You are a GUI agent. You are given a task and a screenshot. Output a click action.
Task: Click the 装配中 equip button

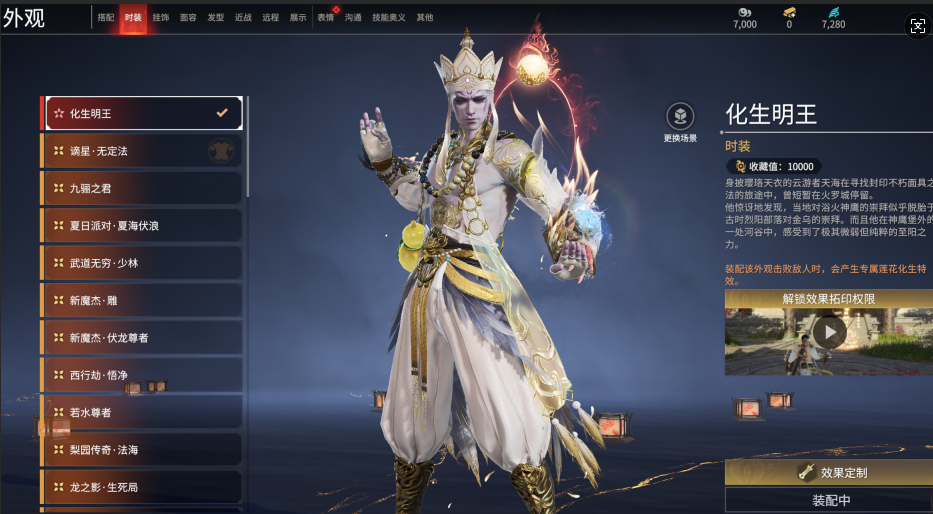pos(830,500)
